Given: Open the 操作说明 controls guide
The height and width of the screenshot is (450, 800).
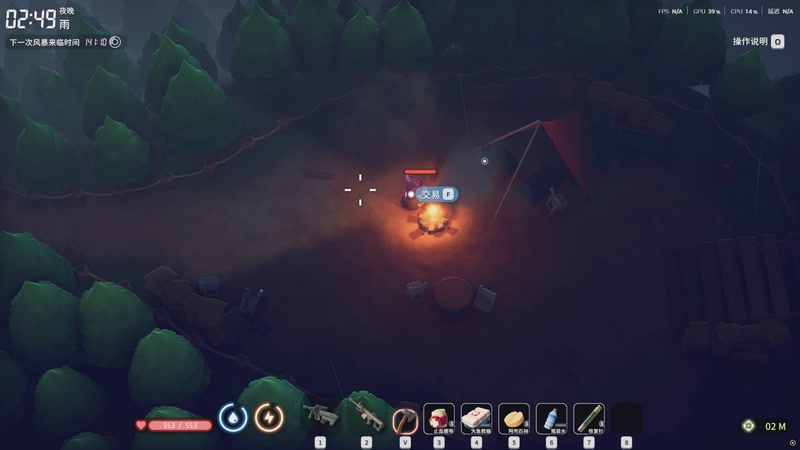Looking at the screenshot, I should pos(757,42).
